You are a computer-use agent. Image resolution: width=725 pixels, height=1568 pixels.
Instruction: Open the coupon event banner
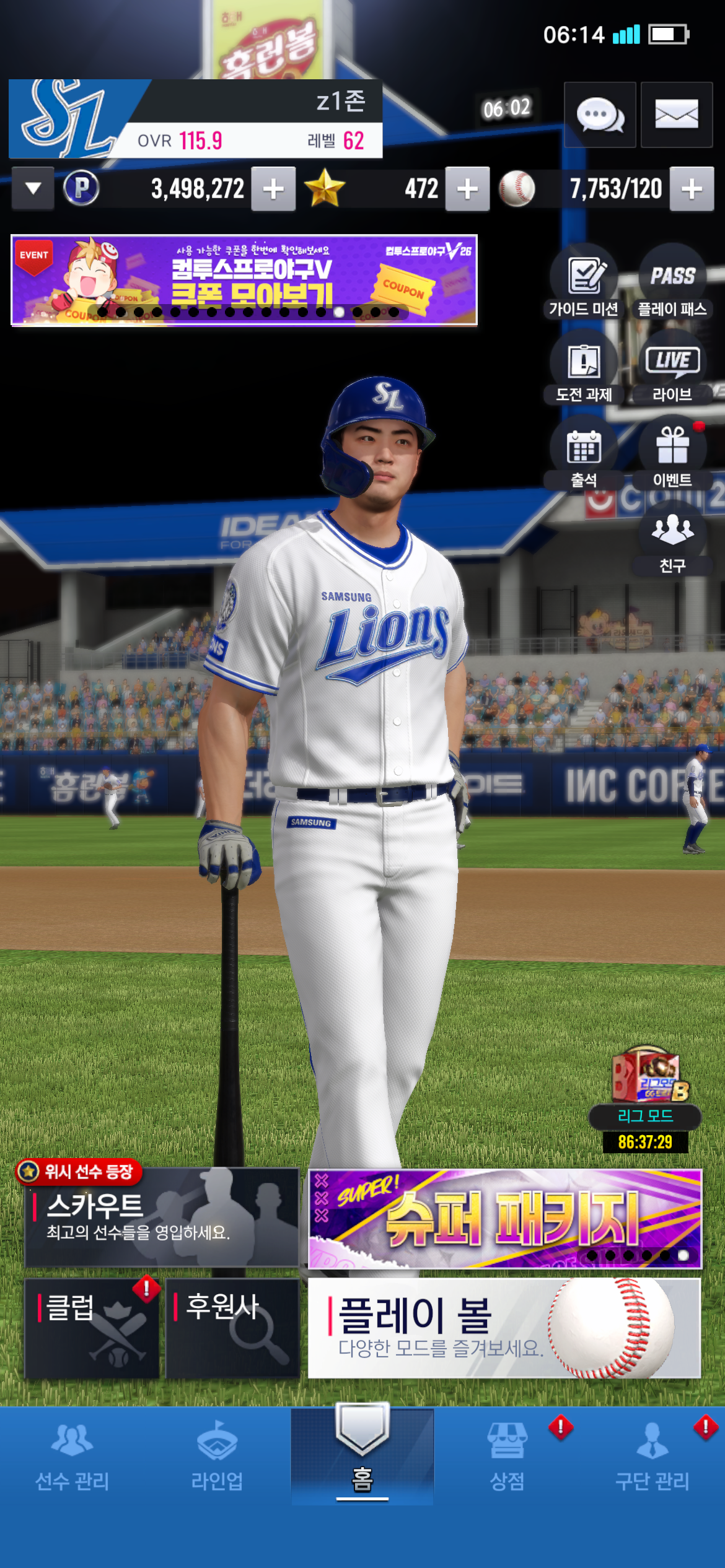coord(244,280)
